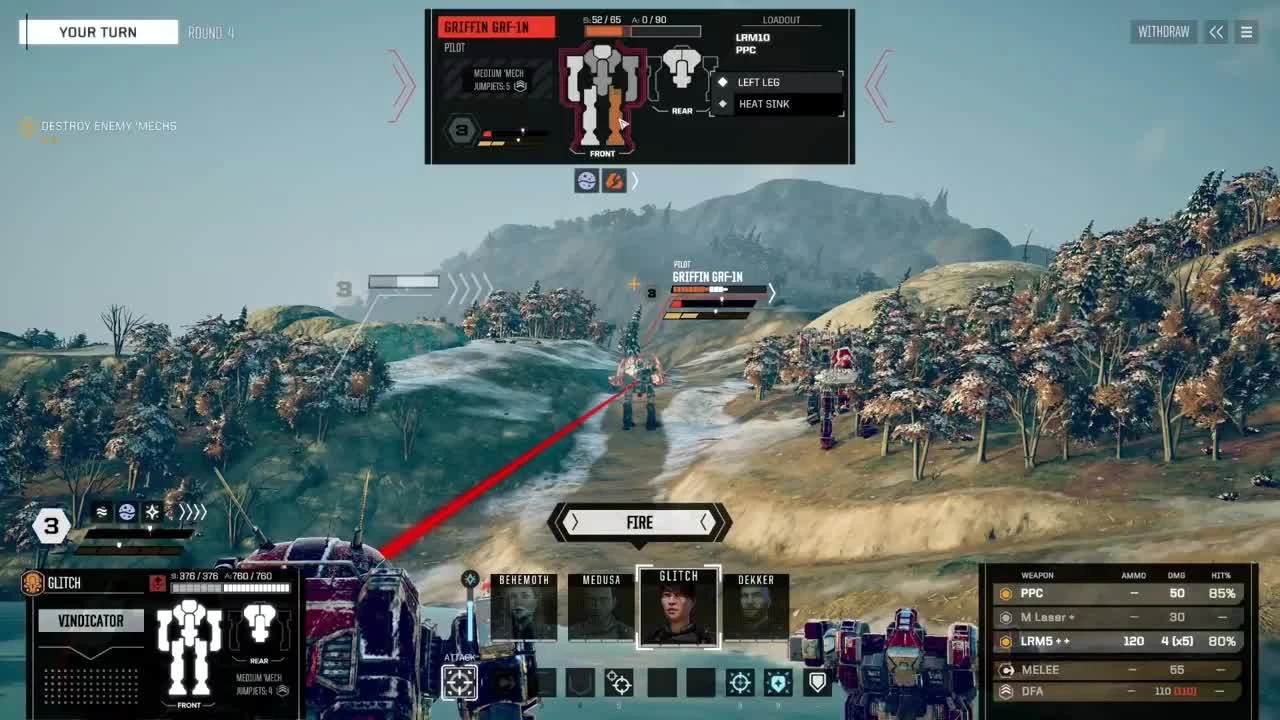
Task: Select the Brace shield icon at hotbar's end
Action: [815, 682]
